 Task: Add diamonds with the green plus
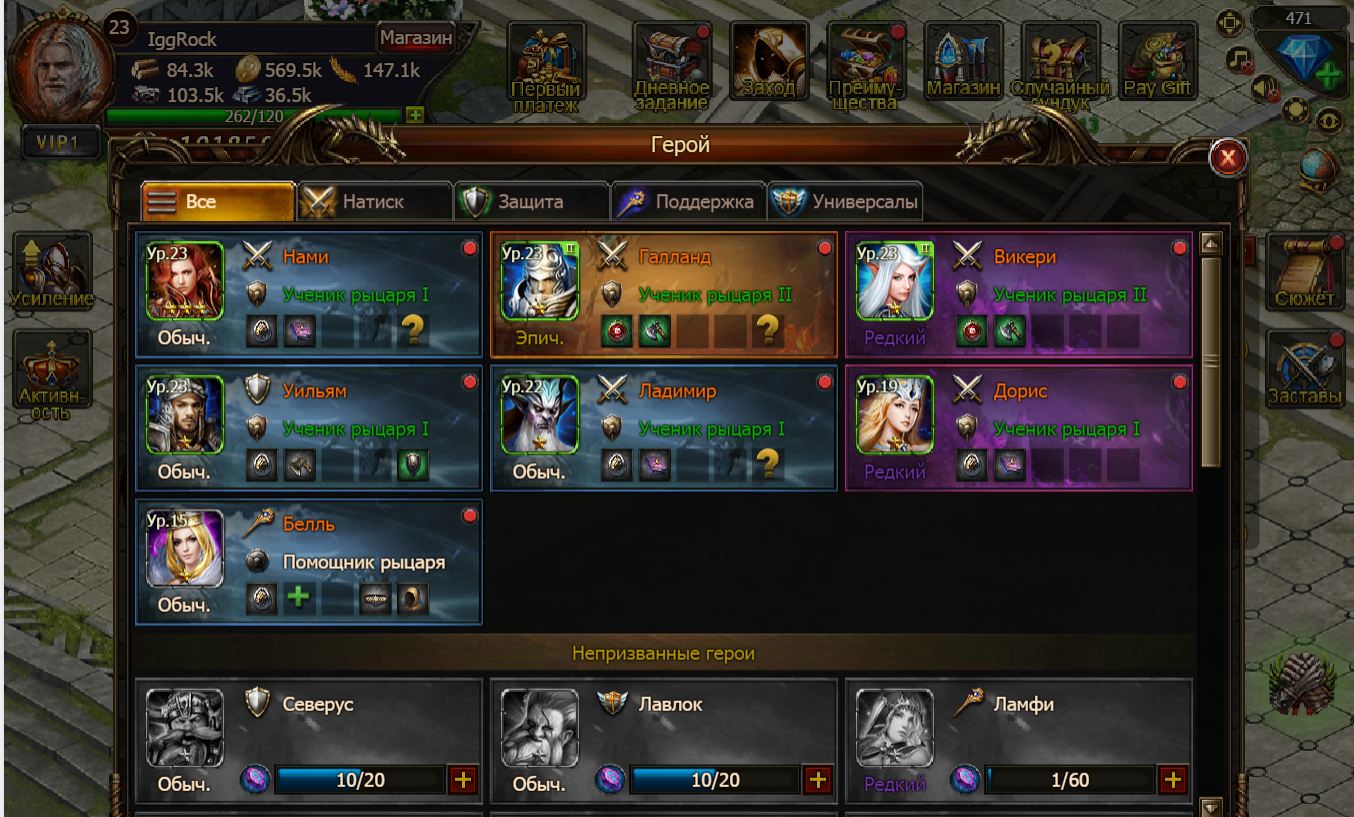point(1329,77)
